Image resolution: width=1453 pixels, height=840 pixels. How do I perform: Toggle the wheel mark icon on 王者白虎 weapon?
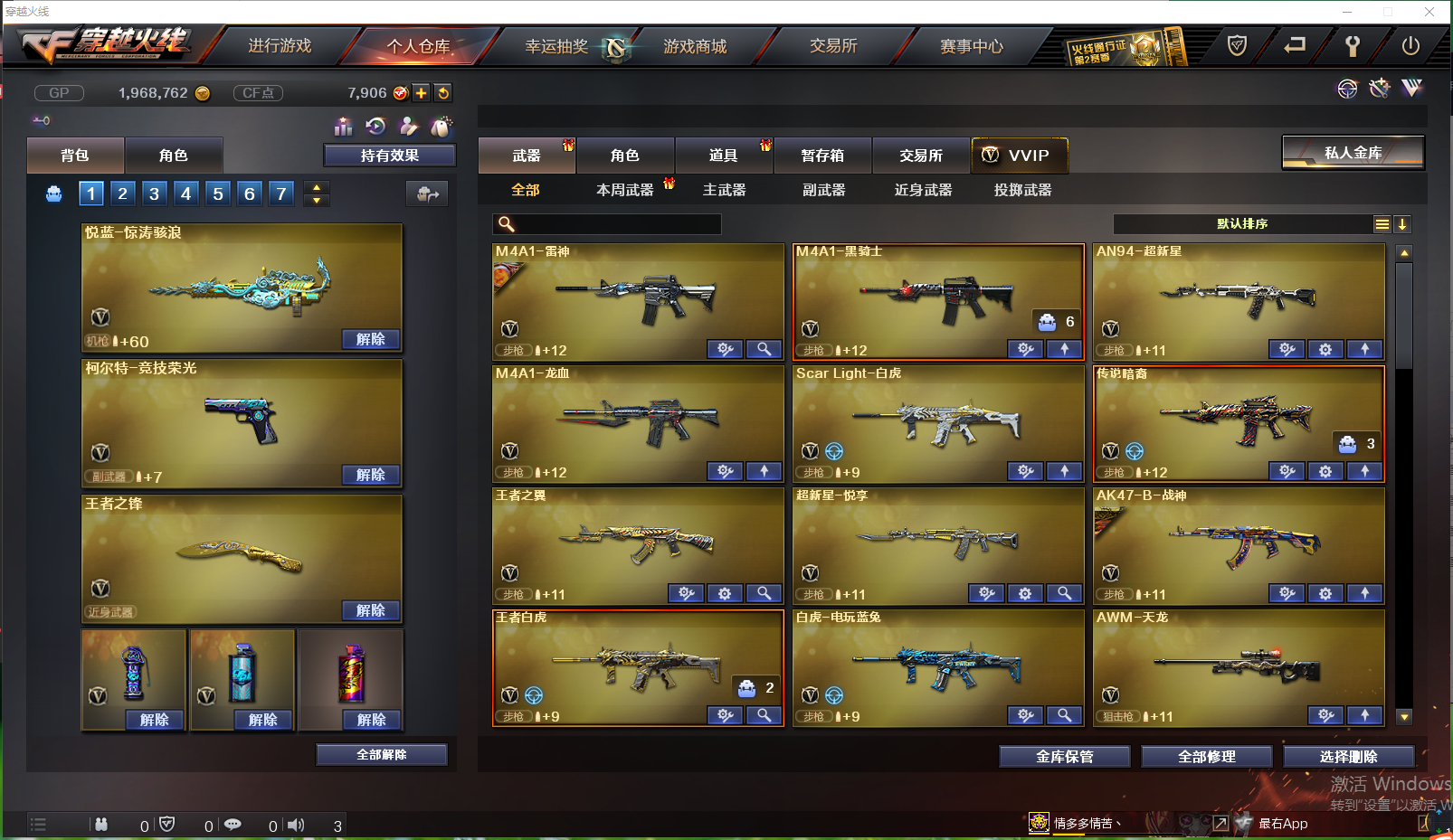(x=535, y=695)
